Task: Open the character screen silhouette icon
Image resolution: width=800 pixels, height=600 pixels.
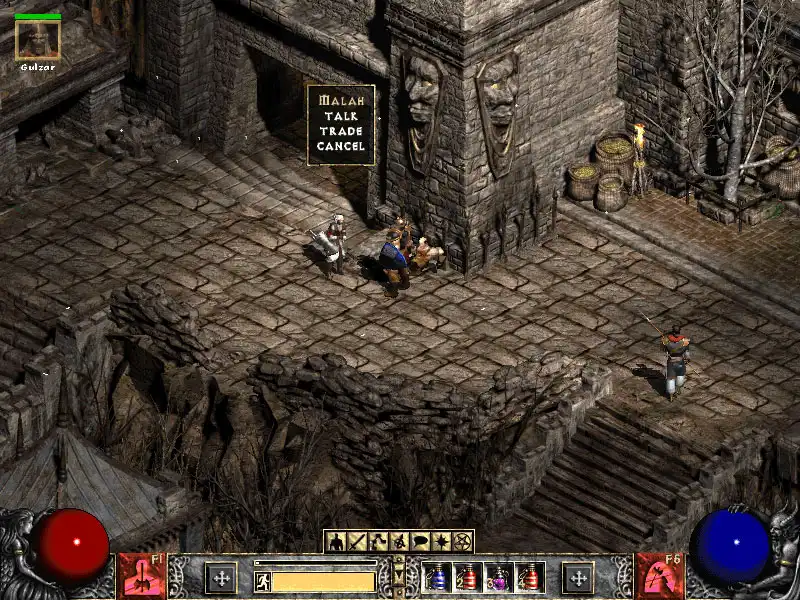Action: (x=336, y=542)
